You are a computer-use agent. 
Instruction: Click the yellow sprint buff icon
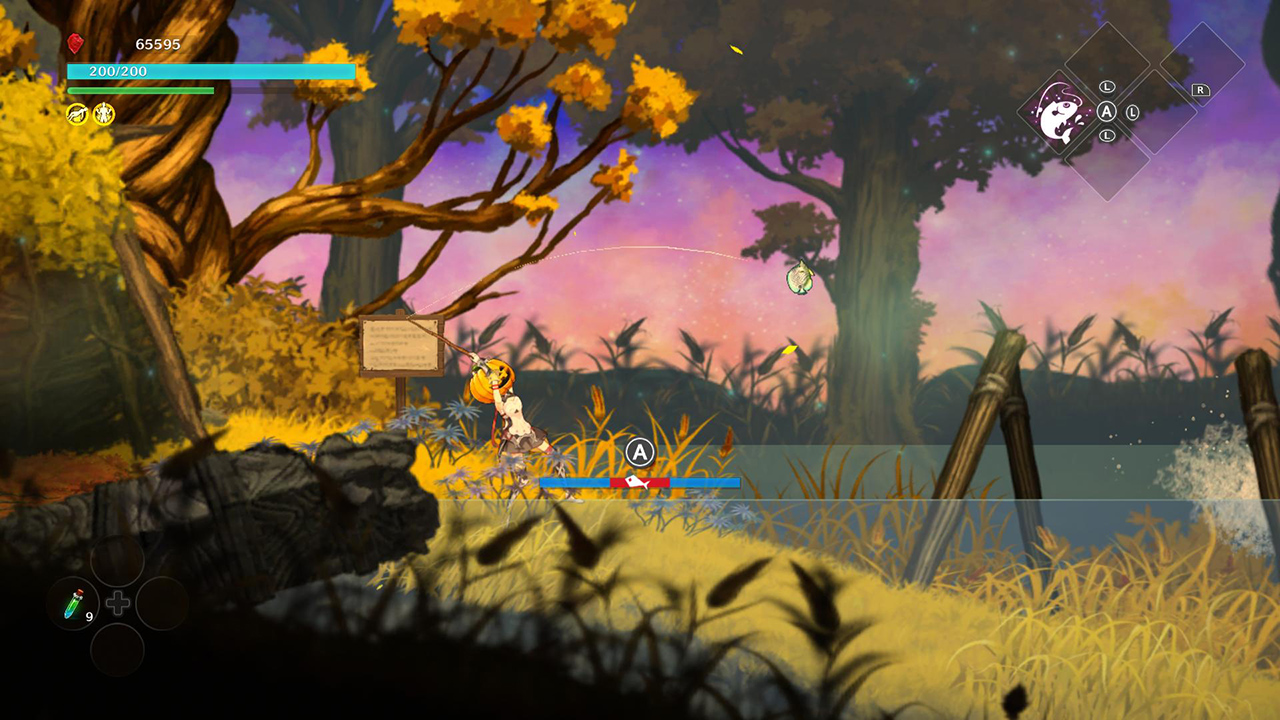coord(78,114)
